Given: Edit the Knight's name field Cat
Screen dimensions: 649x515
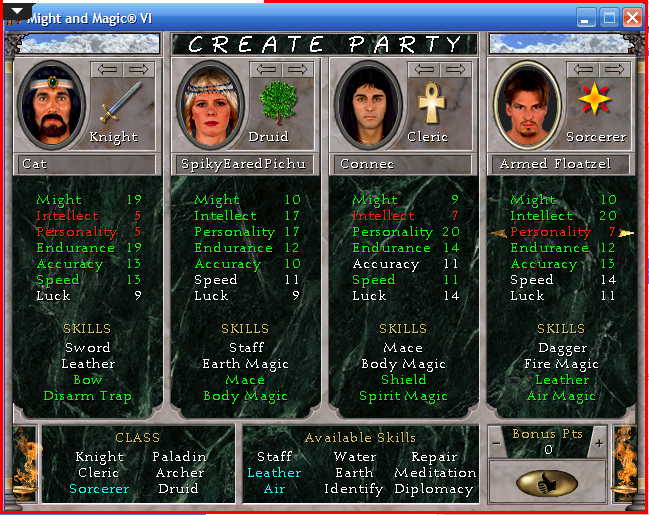Looking at the screenshot, I should [87, 164].
